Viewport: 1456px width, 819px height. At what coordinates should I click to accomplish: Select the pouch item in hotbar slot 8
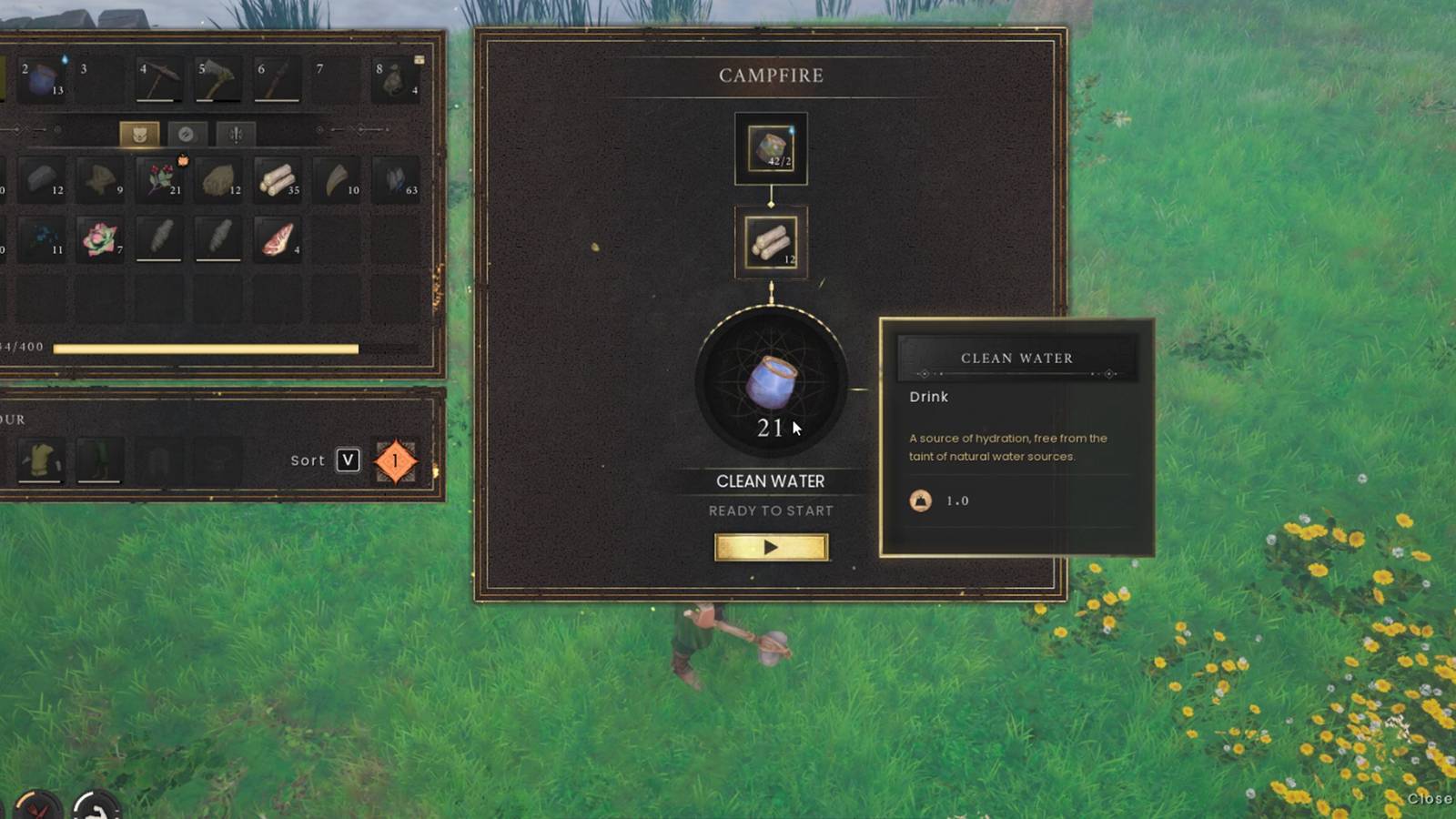click(x=393, y=80)
